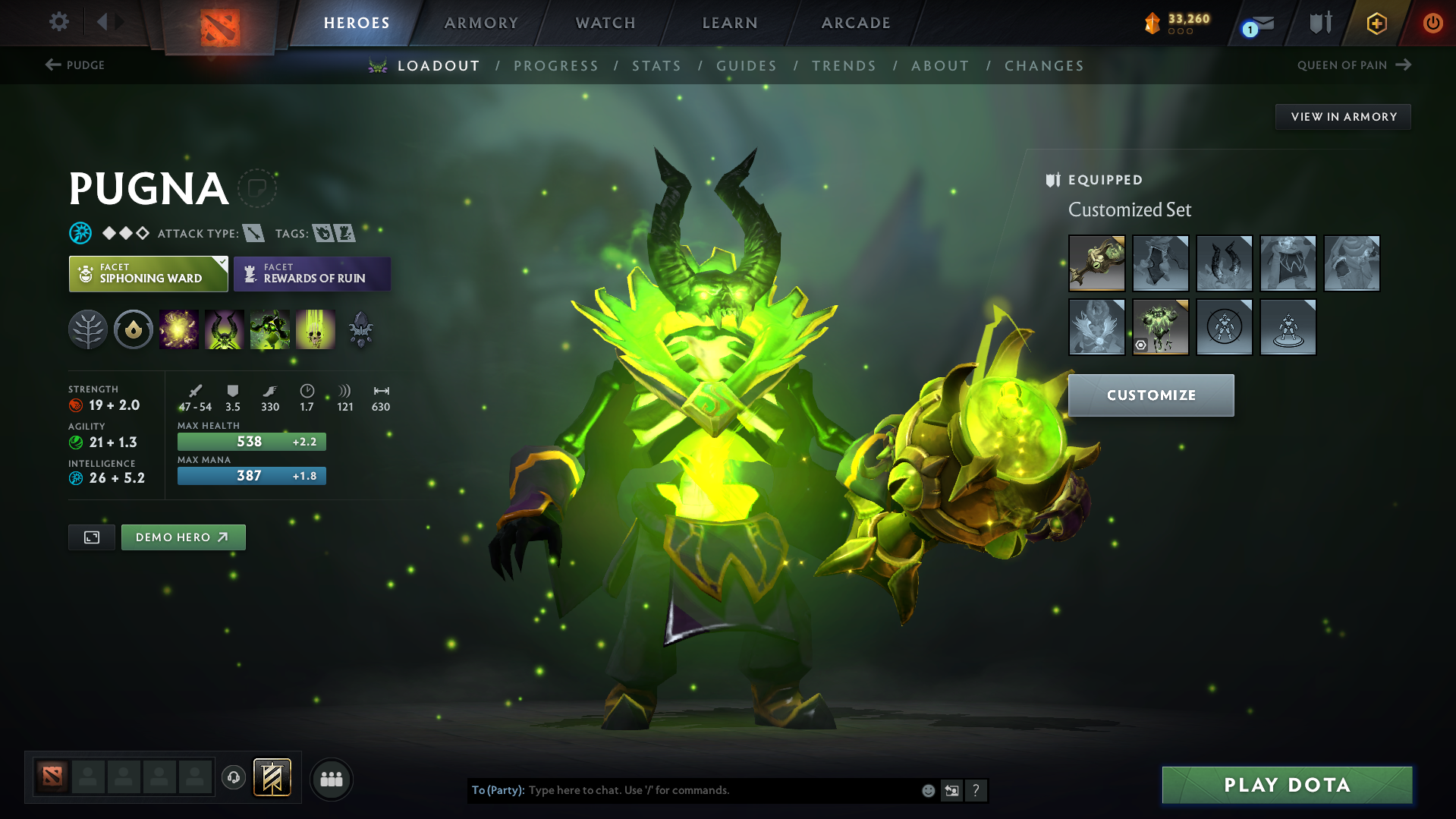Select the Decrepify ability icon
Image resolution: width=1456 pixels, height=819 pixels.
click(x=225, y=329)
